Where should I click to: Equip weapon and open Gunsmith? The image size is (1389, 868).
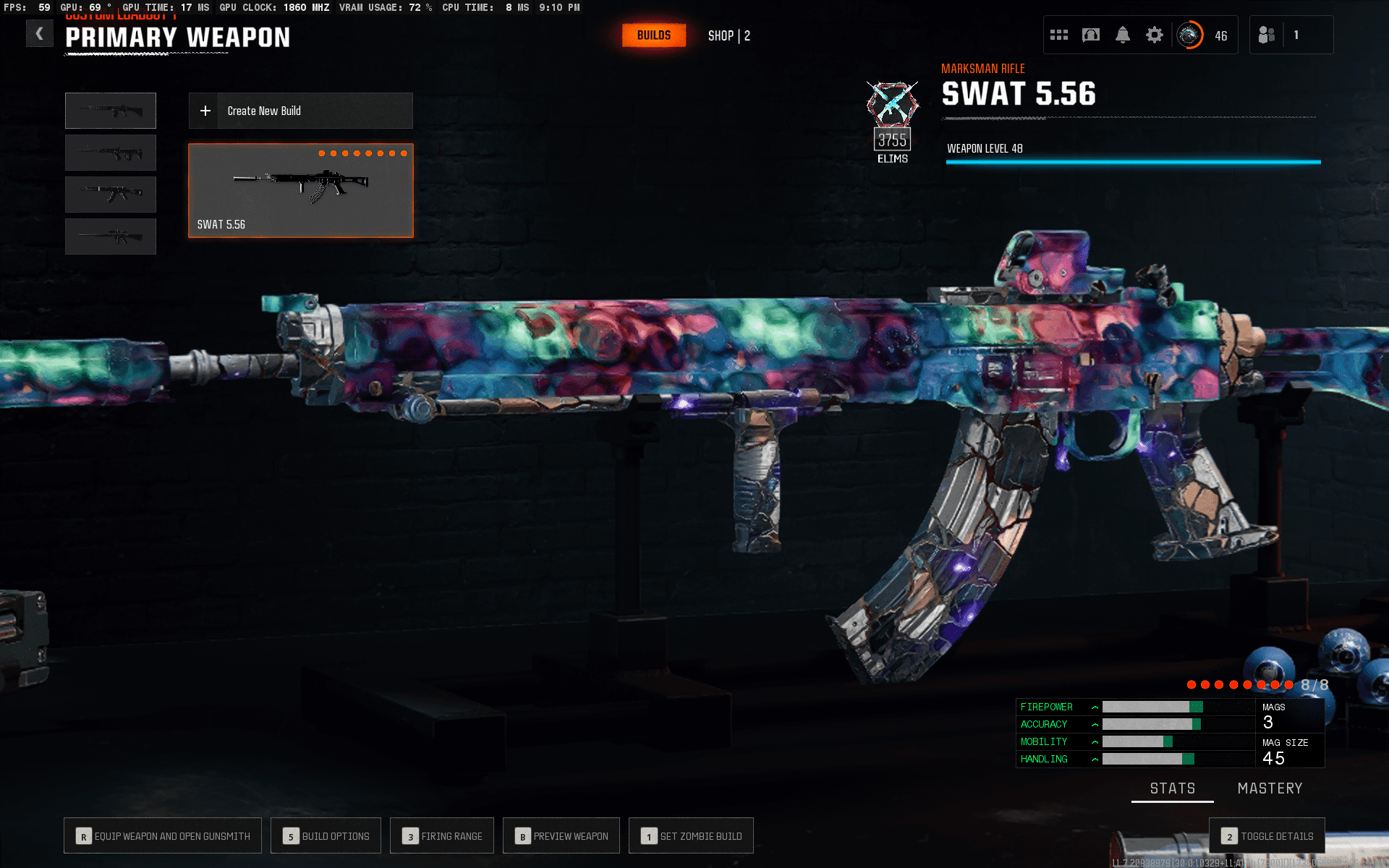point(163,836)
